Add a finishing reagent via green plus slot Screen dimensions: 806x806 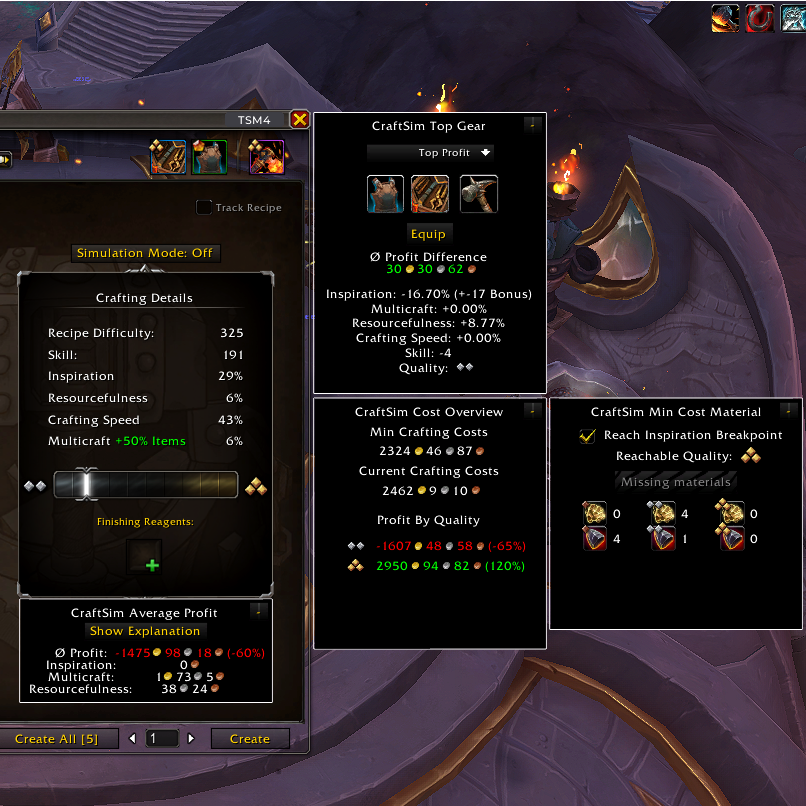[152, 565]
